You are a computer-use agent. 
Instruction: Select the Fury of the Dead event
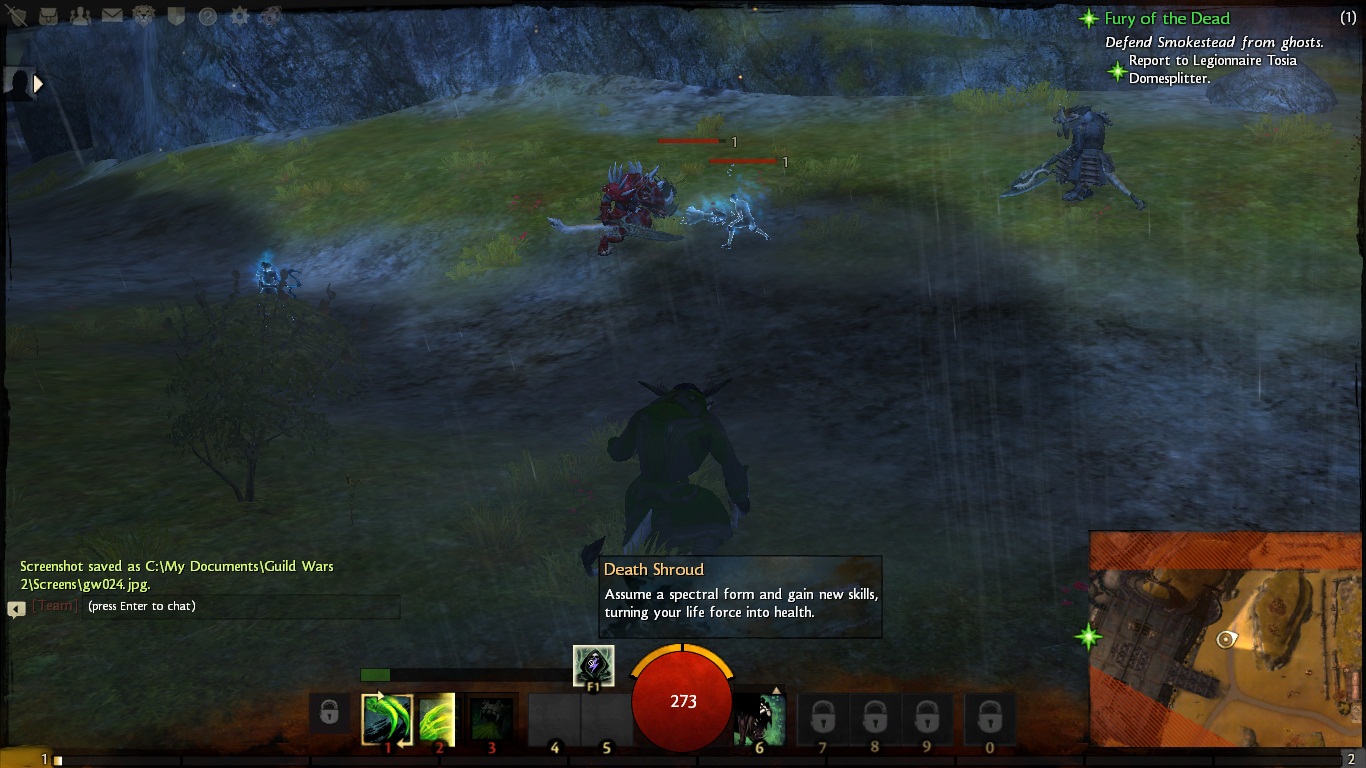tap(1166, 18)
